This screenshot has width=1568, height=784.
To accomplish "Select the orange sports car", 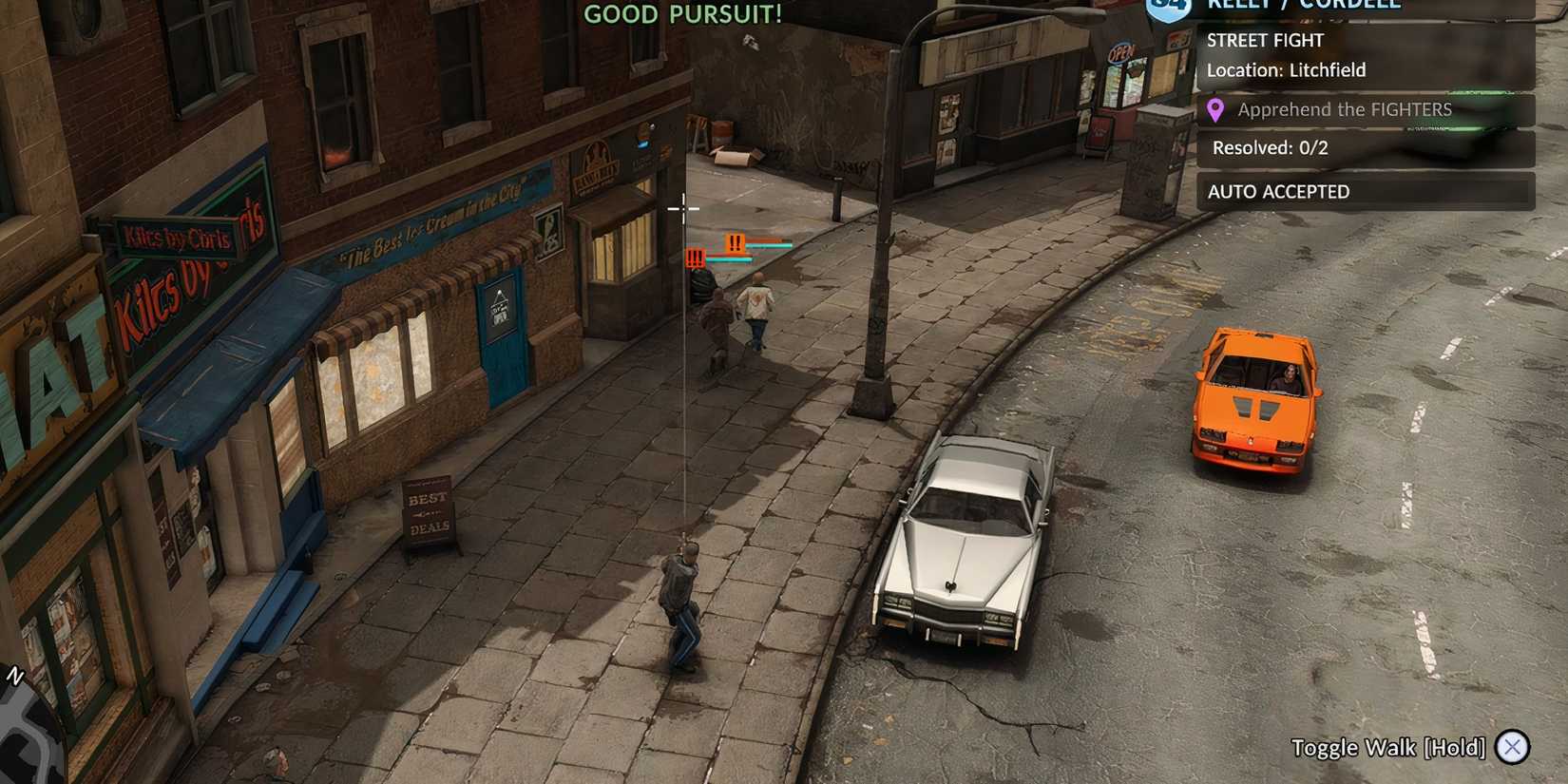I will coord(1254,394).
